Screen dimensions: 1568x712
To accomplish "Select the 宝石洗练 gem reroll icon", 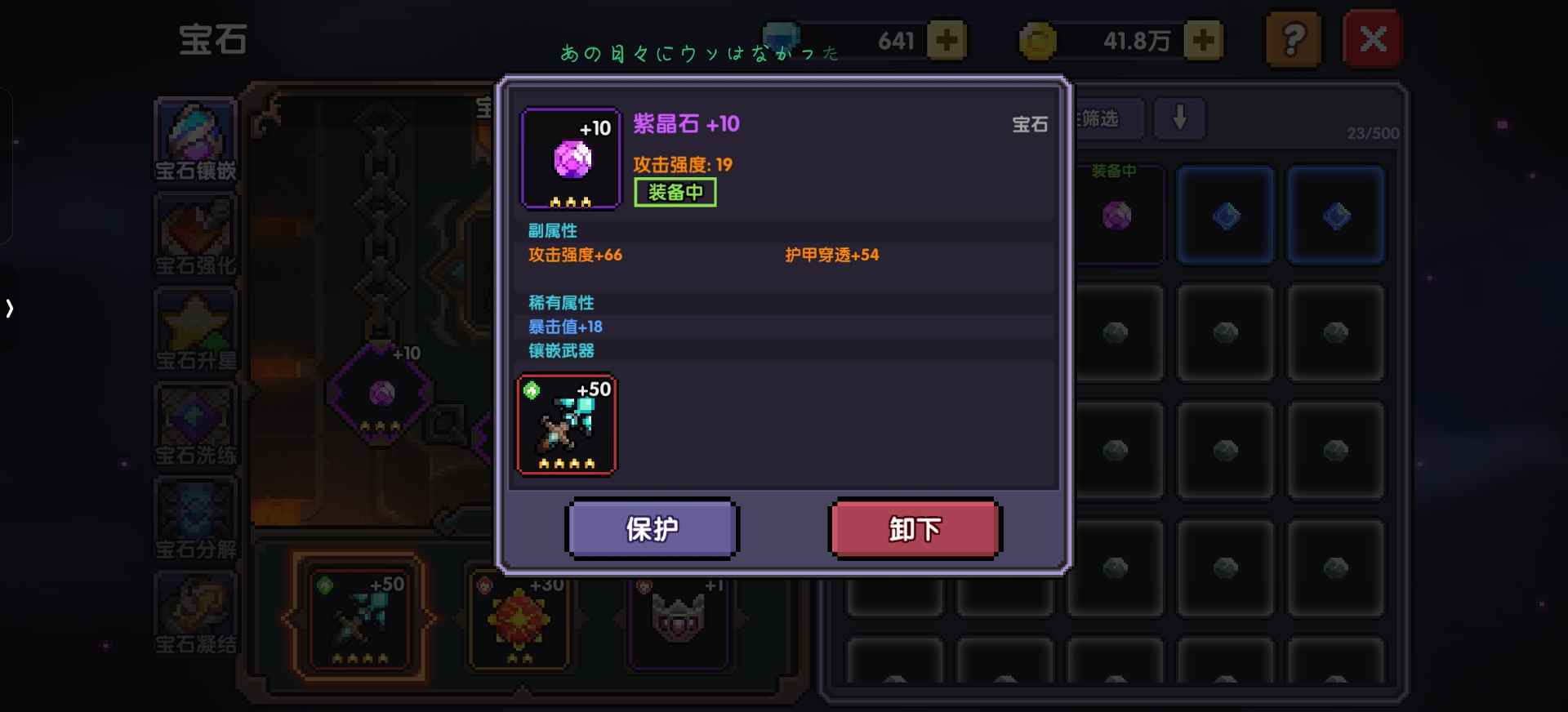I will (x=195, y=425).
